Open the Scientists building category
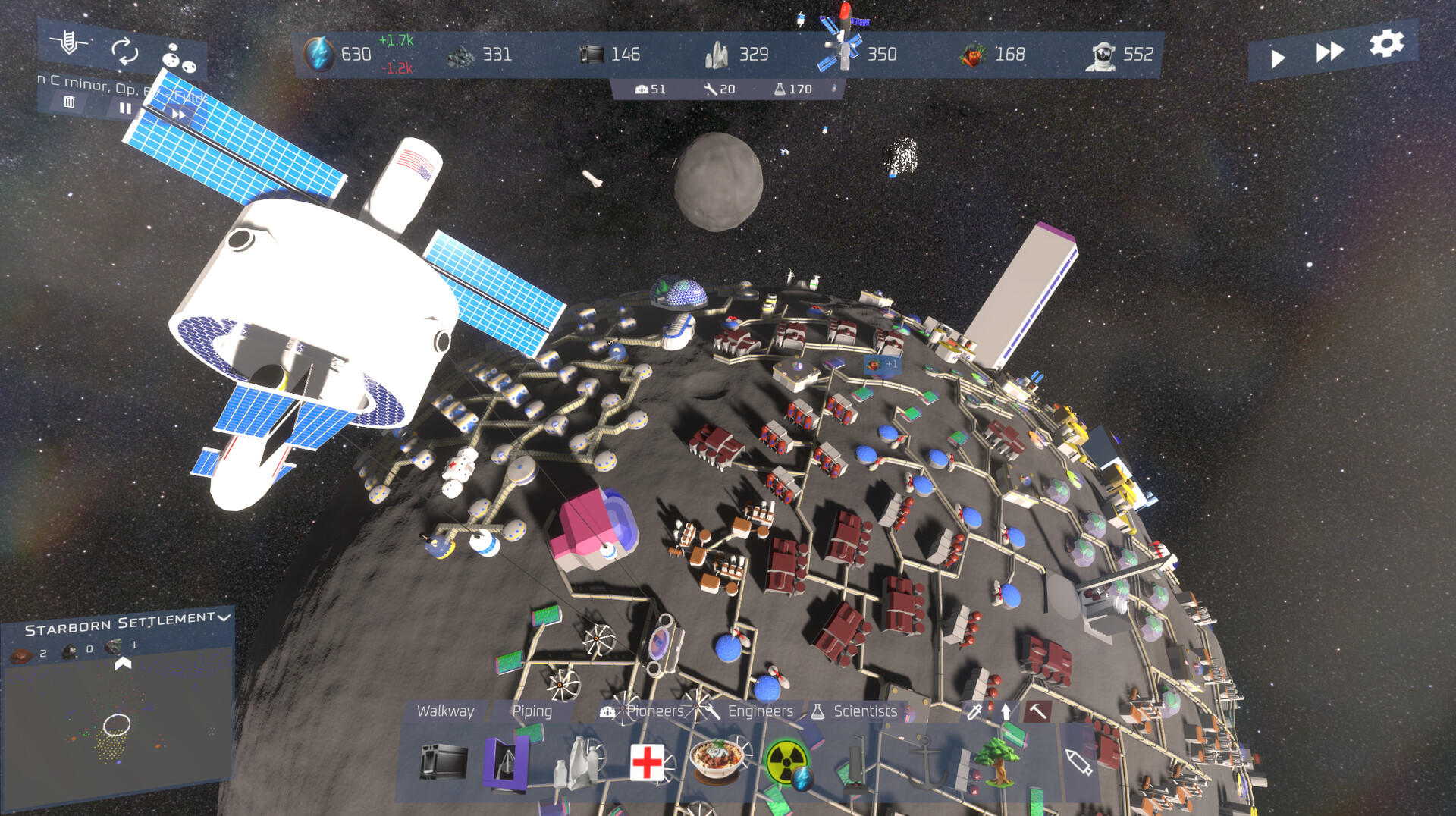The width and height of the screenshot is (1456, 816). tap(855, 711)
